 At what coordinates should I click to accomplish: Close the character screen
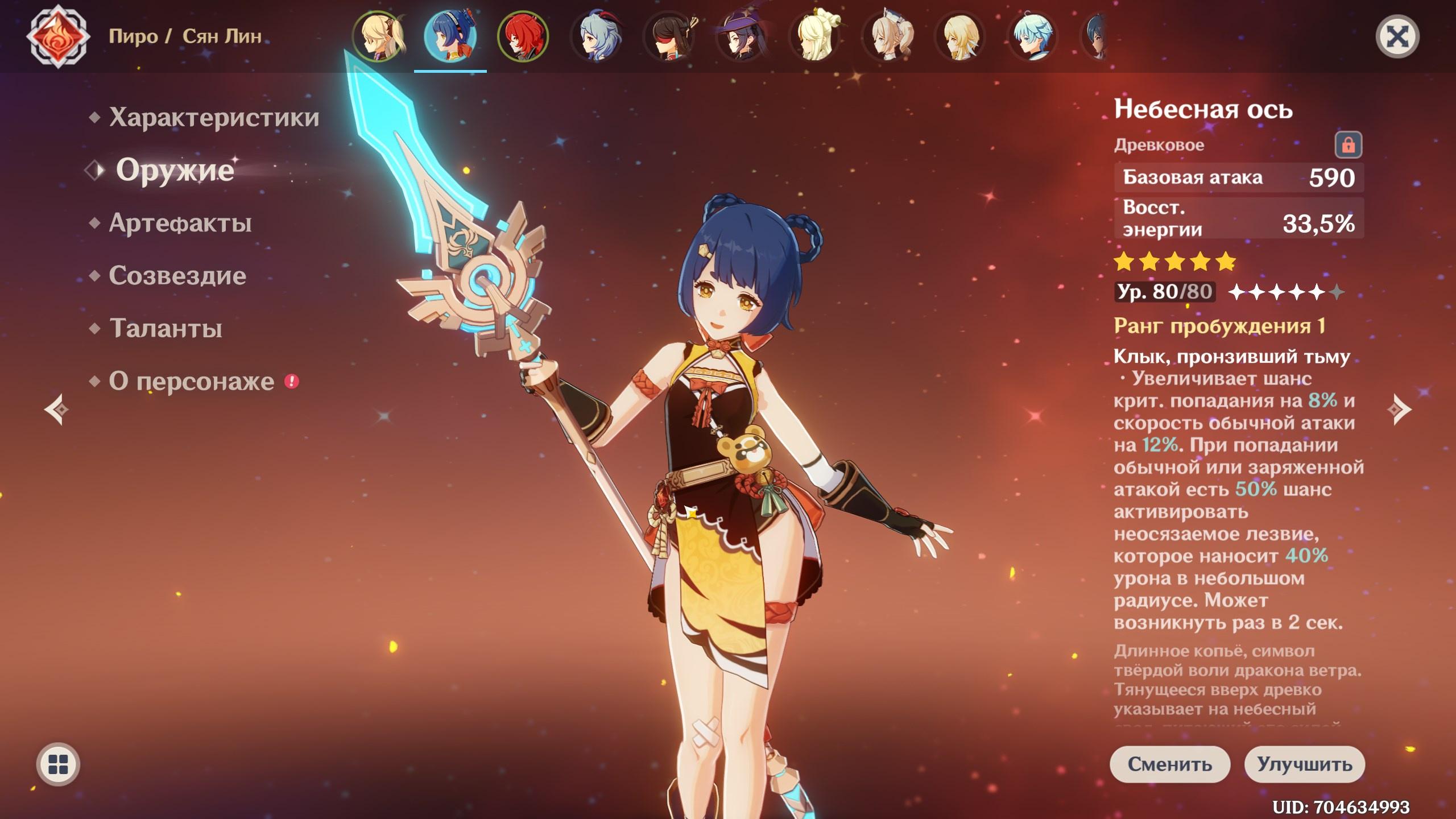[x=1397, y=37]
